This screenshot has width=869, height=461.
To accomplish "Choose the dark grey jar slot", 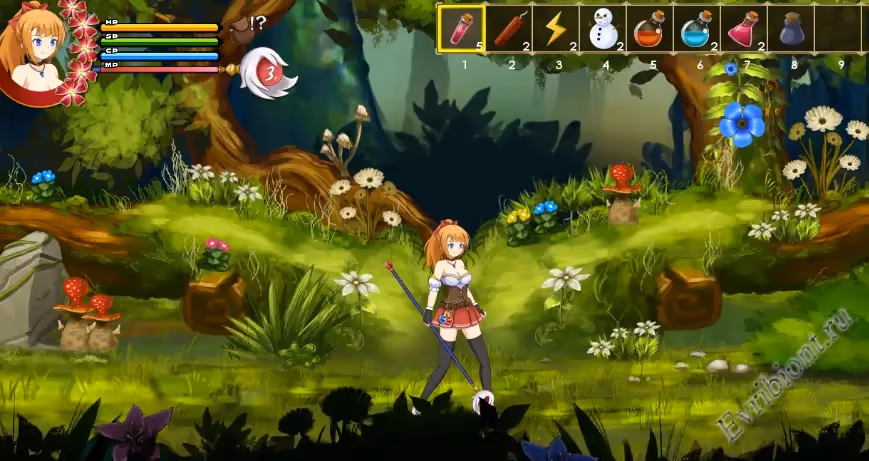I will pyautogui.click(x=790, y=28).
